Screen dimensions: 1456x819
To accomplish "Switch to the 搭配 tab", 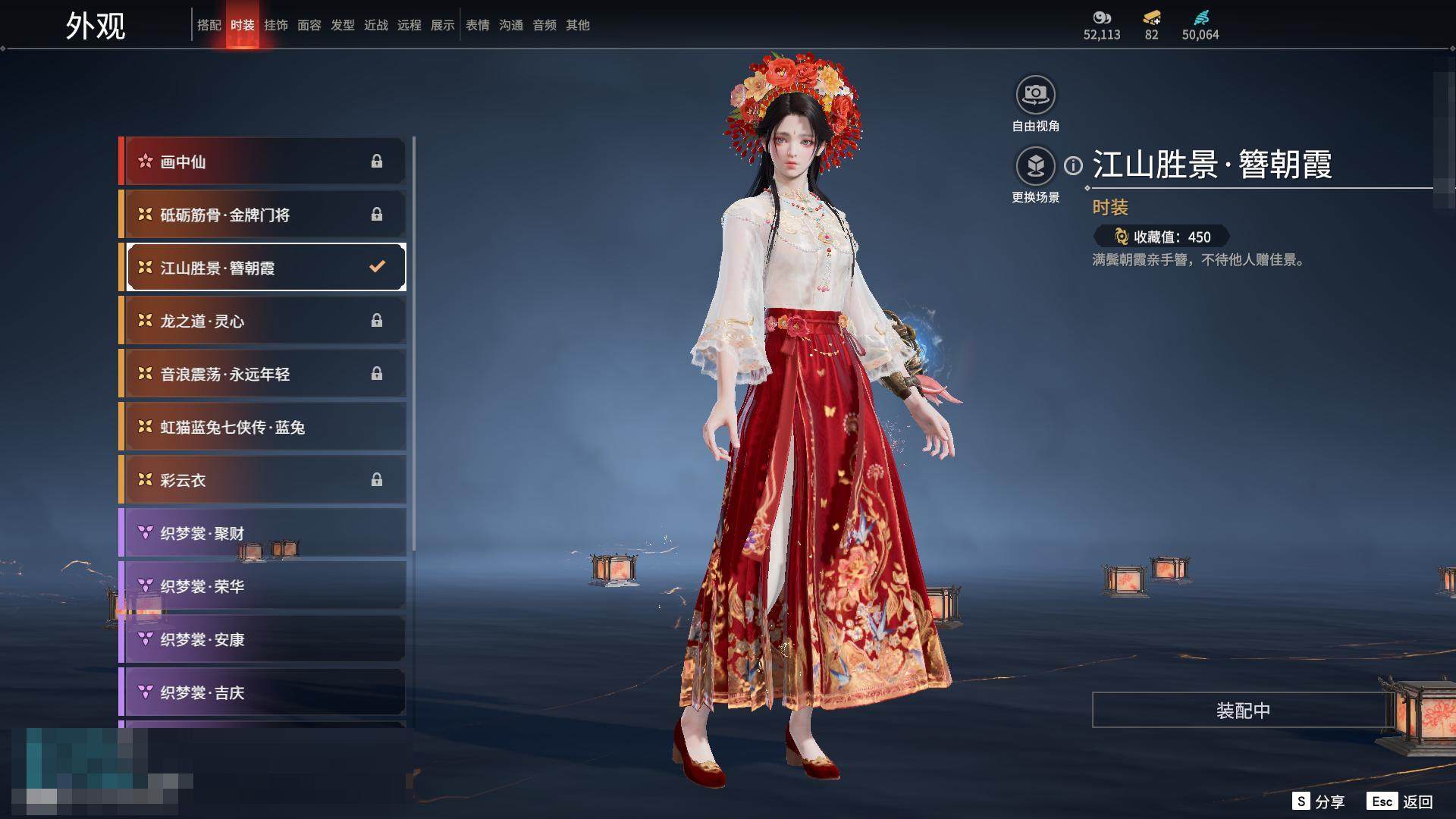I will (209, 25).
